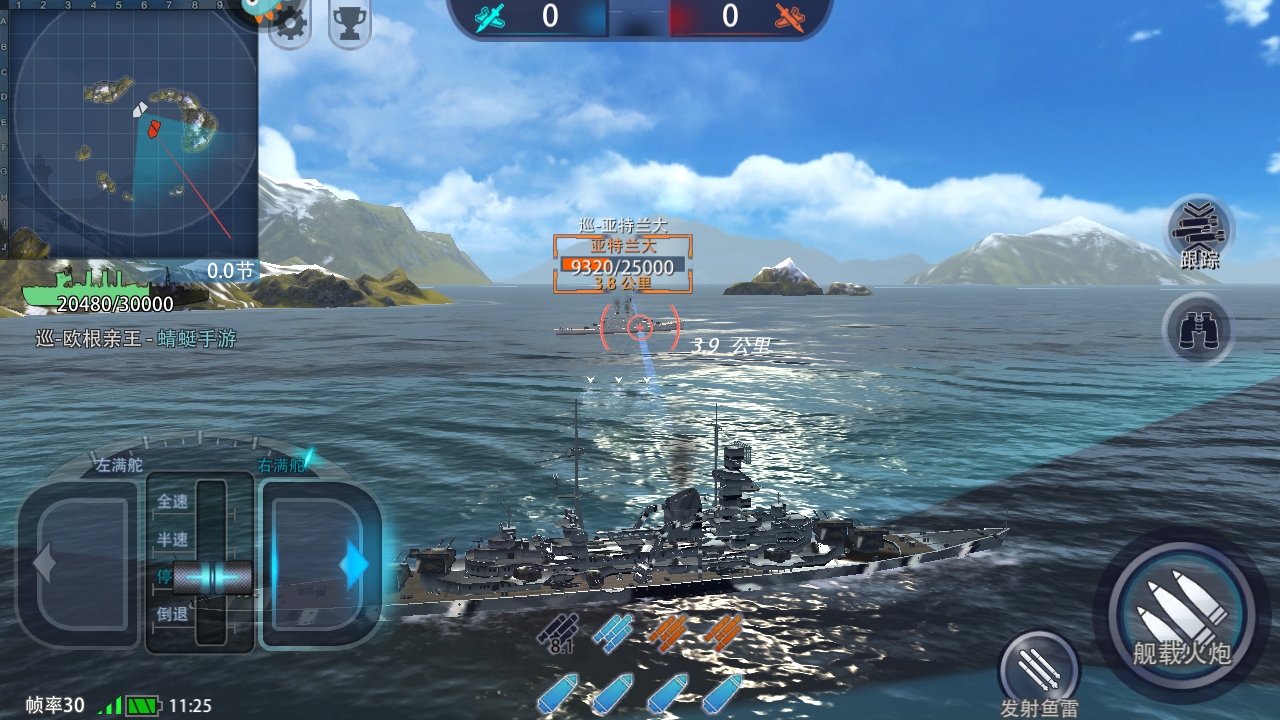Click the throttle lever handle

point(212,577)
